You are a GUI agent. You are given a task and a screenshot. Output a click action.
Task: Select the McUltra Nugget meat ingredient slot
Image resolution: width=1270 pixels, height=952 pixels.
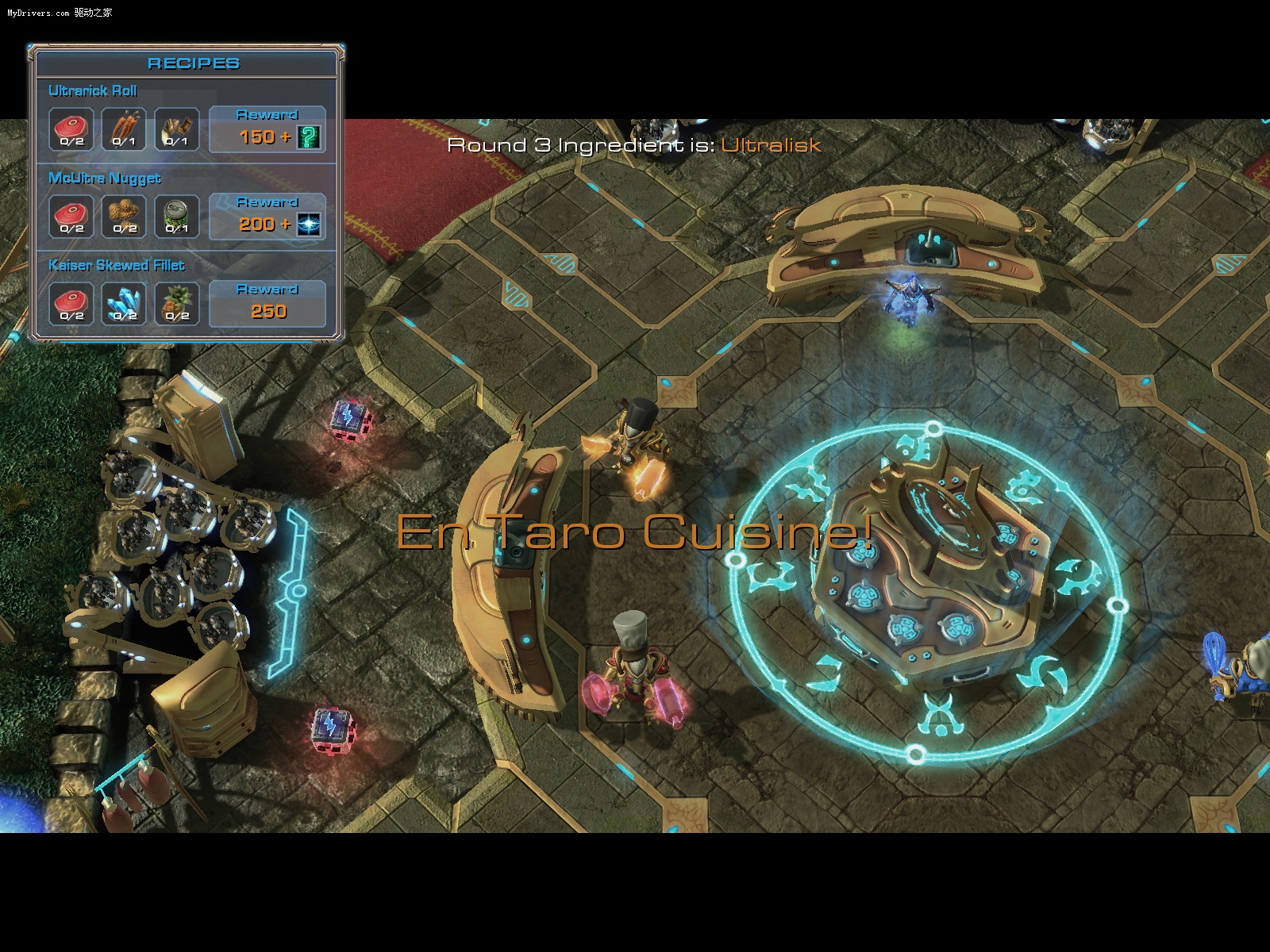(x=71, y=217)
